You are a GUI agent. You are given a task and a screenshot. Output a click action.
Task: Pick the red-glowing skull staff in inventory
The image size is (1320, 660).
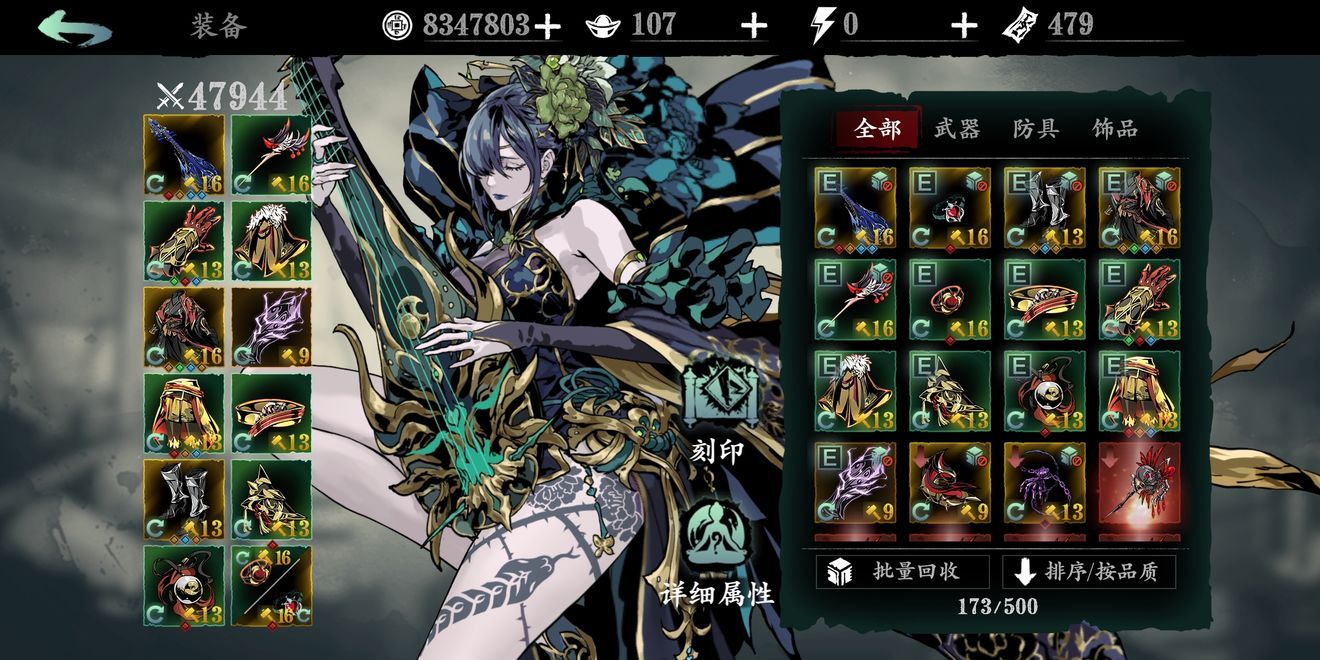1139,483
